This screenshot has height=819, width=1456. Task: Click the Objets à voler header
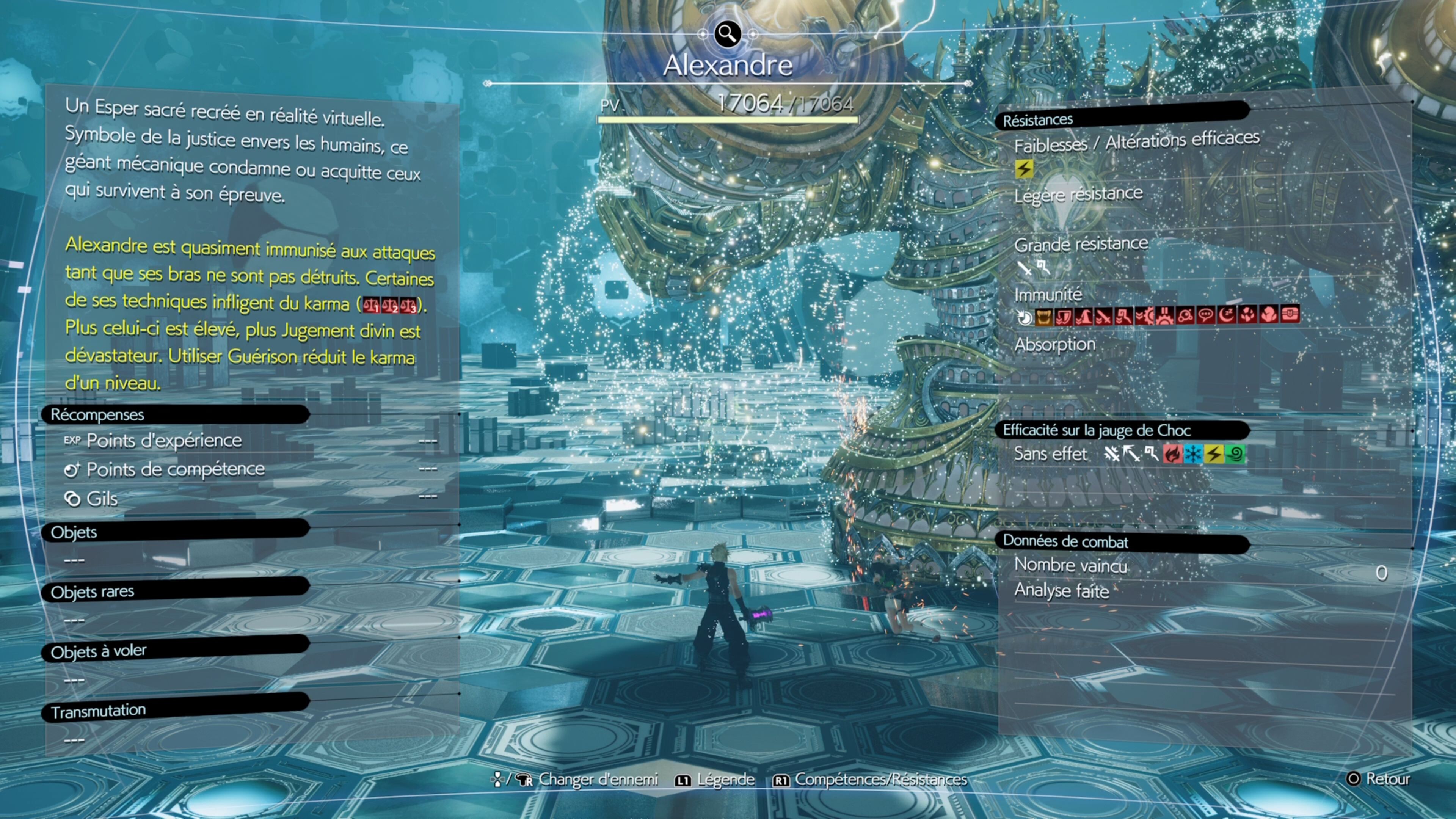[x=99, y=651]
